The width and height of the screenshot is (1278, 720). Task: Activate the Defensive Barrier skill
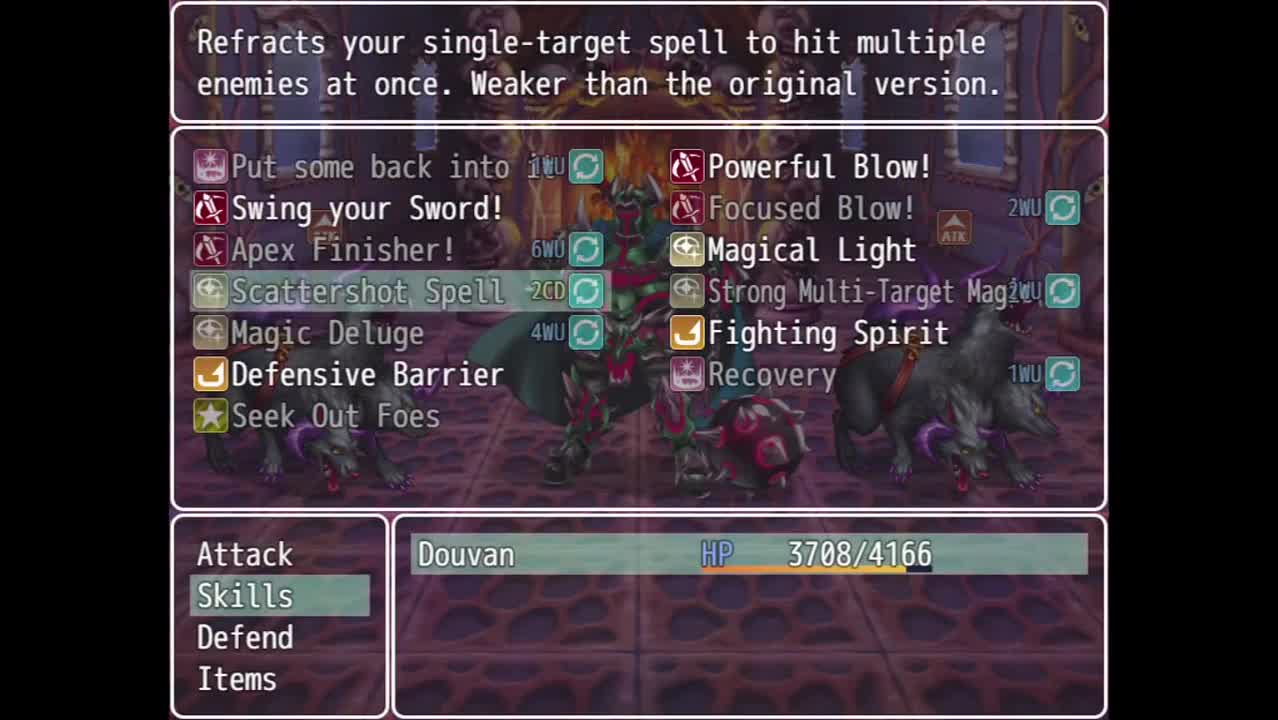[367, 375]
